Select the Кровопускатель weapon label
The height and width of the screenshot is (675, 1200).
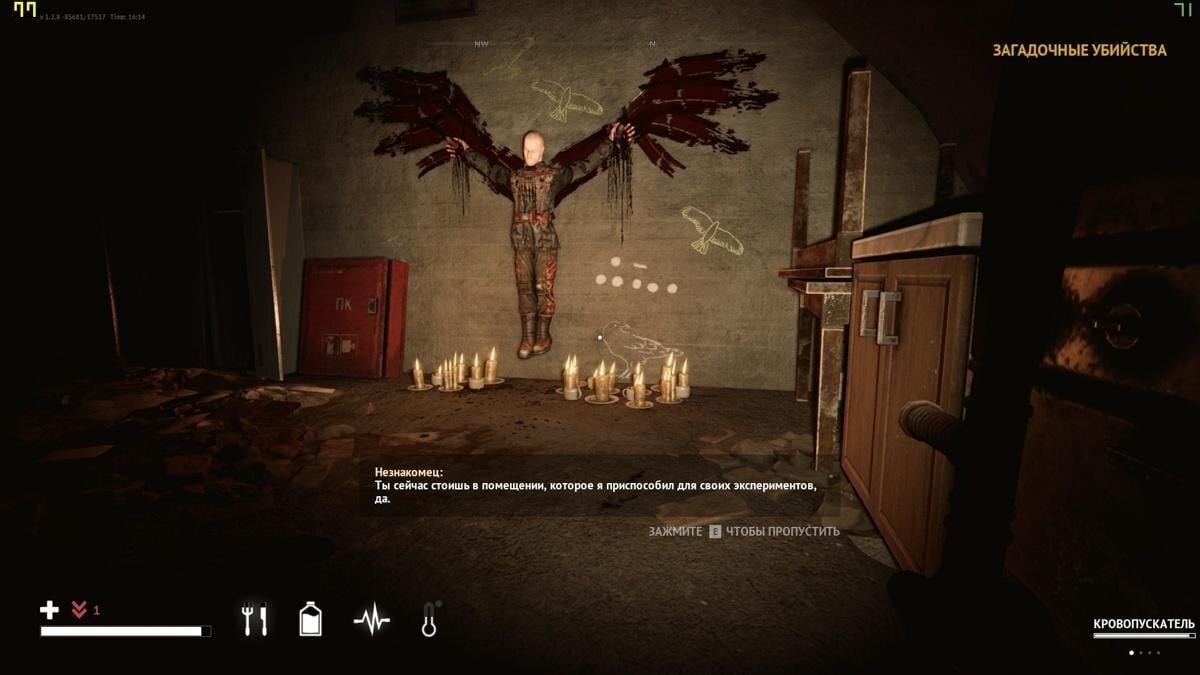(x=1143, y=624)
